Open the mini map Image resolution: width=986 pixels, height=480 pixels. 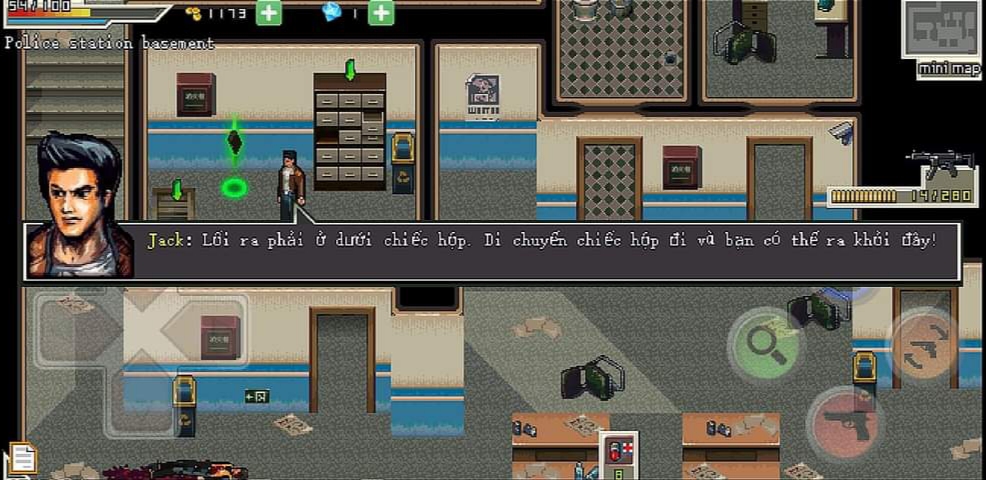coord(940,35)
